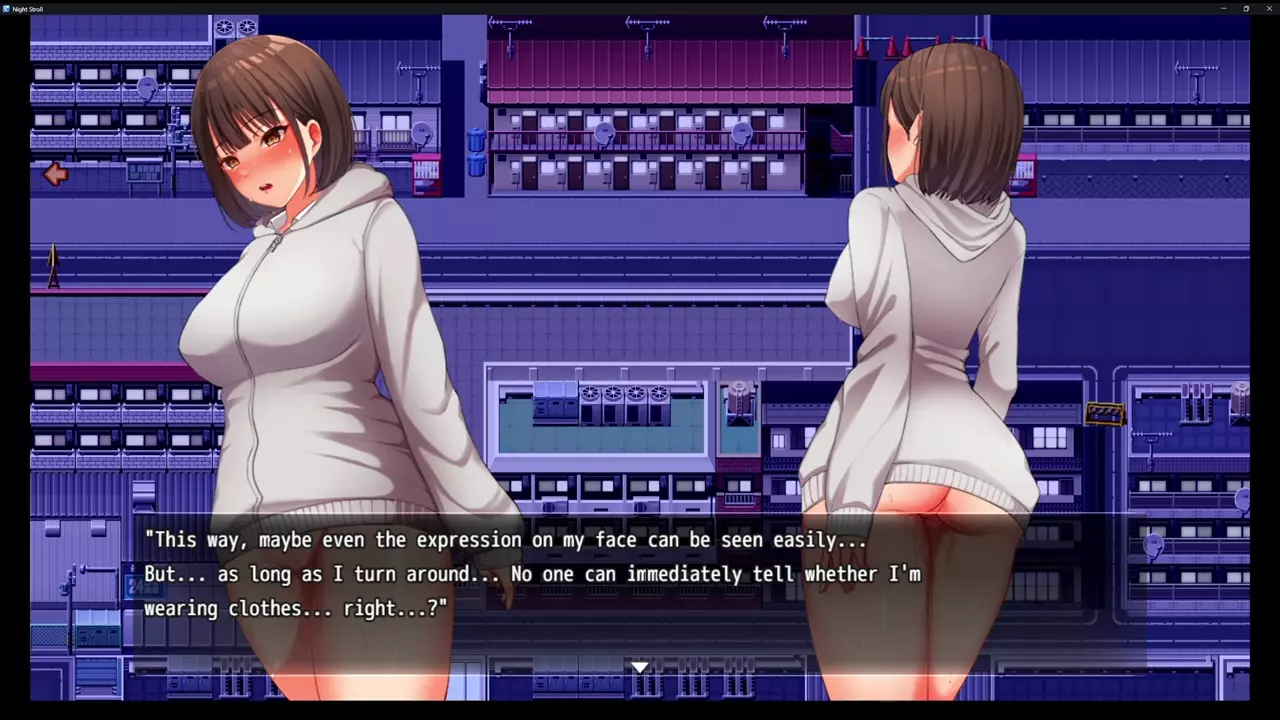Close the Night Stroll window
Image resolution: width=1280 pixels, height=720 pixels.
pyautogui.click(x=1267, y=8)
